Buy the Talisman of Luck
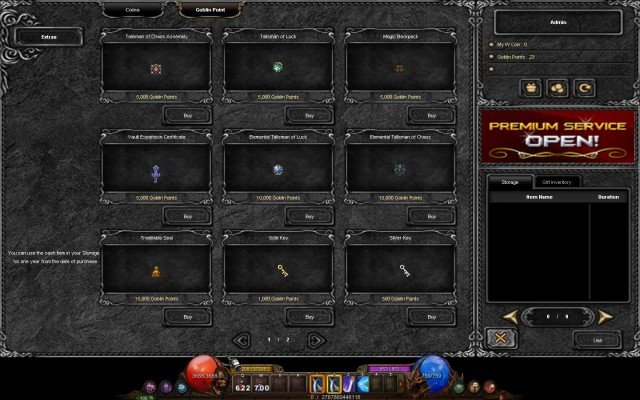Viewport: 640px width, 400px height. (x=310, y=115)
